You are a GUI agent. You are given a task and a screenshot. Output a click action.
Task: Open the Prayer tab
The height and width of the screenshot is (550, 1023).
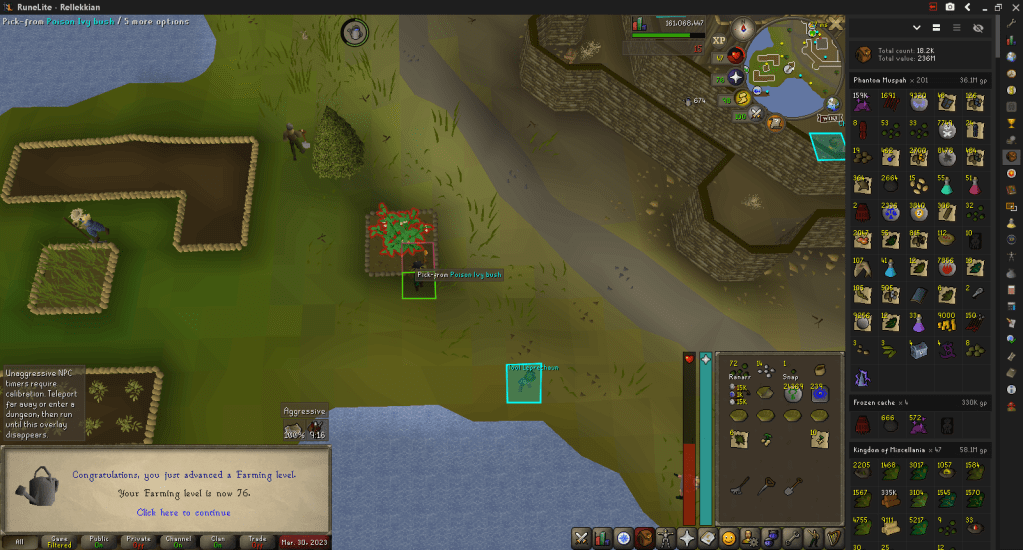(x=686, y=538)
